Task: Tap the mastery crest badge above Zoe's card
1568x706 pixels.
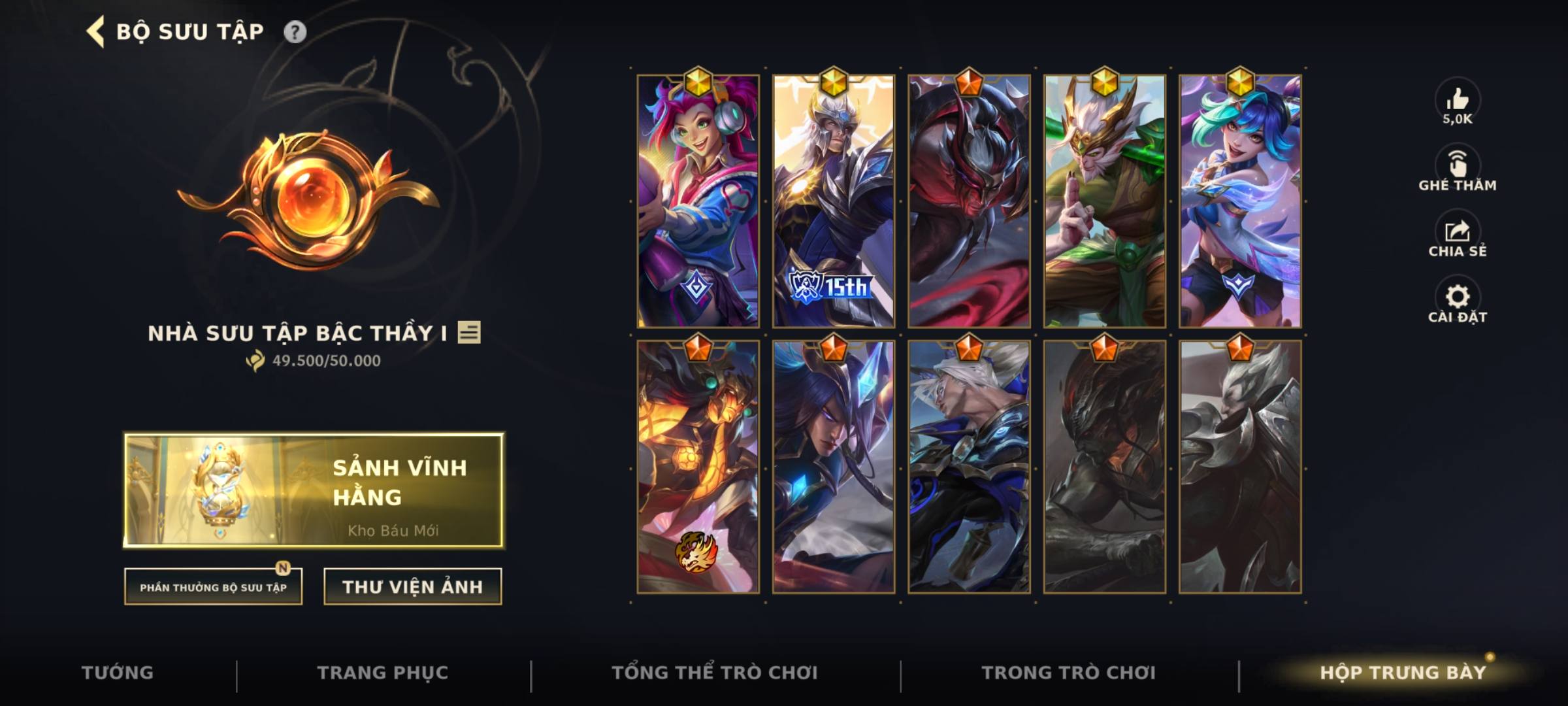Action: [699, 84]
